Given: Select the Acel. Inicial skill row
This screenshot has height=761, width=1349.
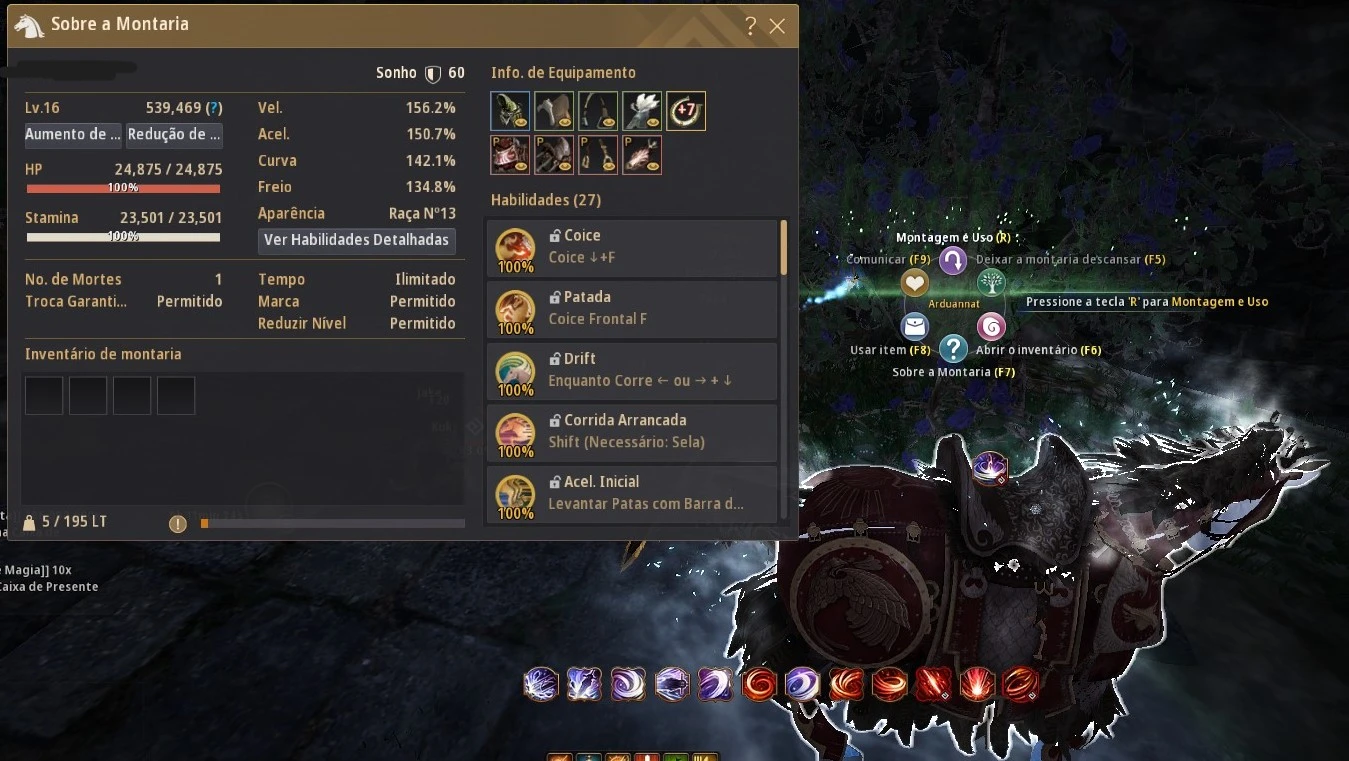Looking at the screenshot, I should tap(632, 494).
